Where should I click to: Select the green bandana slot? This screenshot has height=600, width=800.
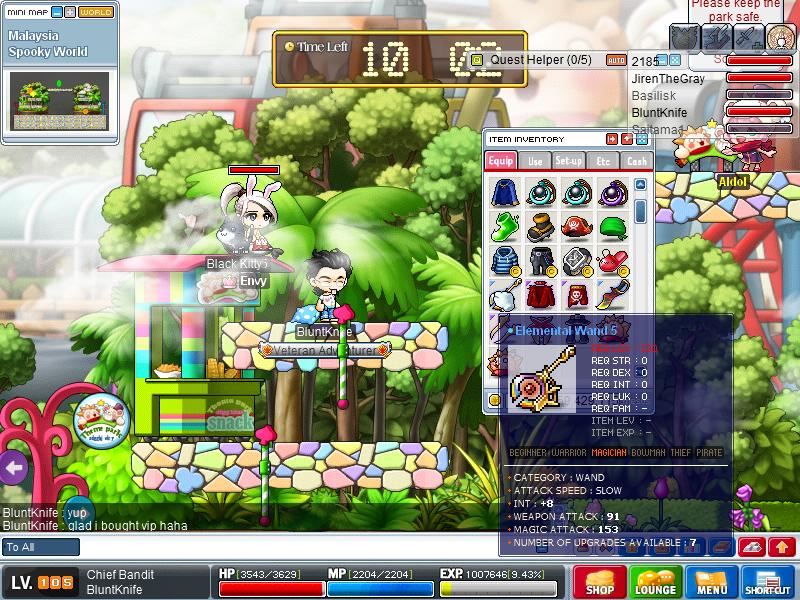pyautogui.click(x=611, y=227)
